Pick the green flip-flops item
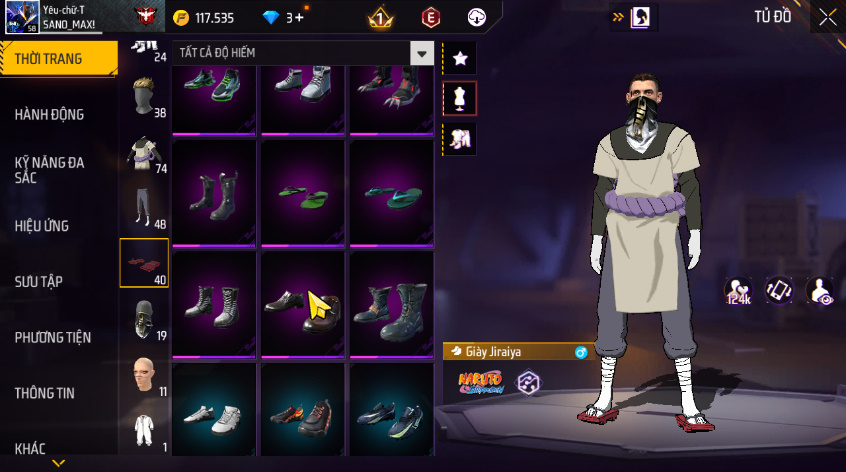 303,193
